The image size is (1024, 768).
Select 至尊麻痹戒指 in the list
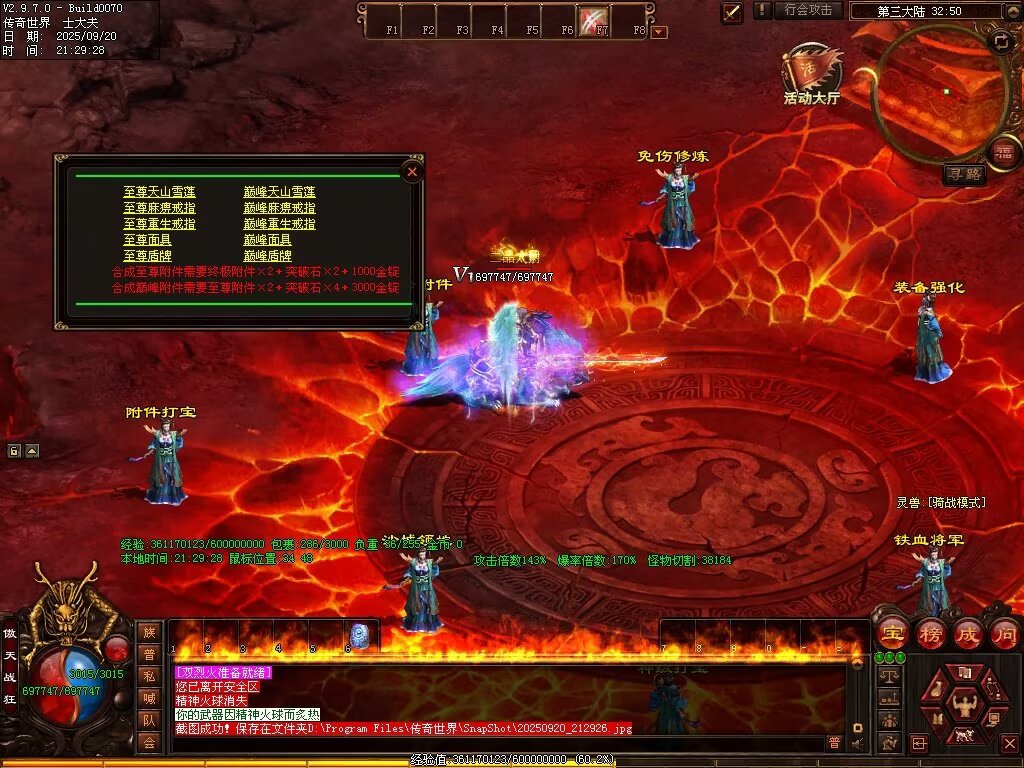point(159,208)
